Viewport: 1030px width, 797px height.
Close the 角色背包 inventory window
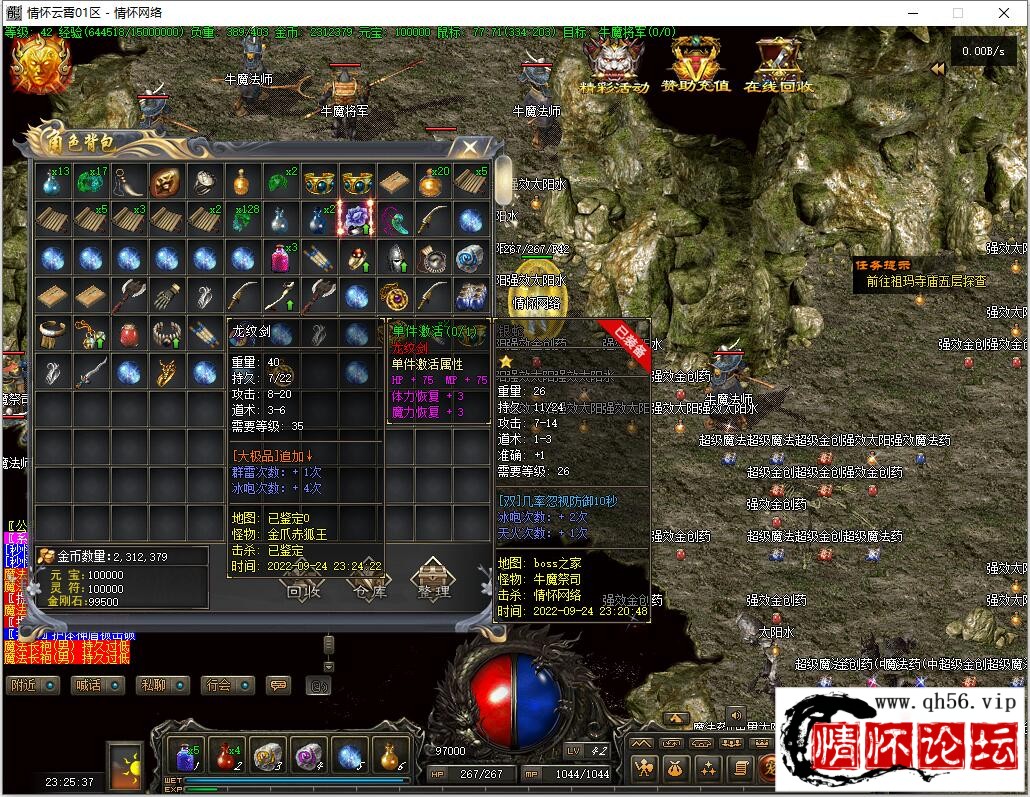pyautogui.click(x=468, y=147)
